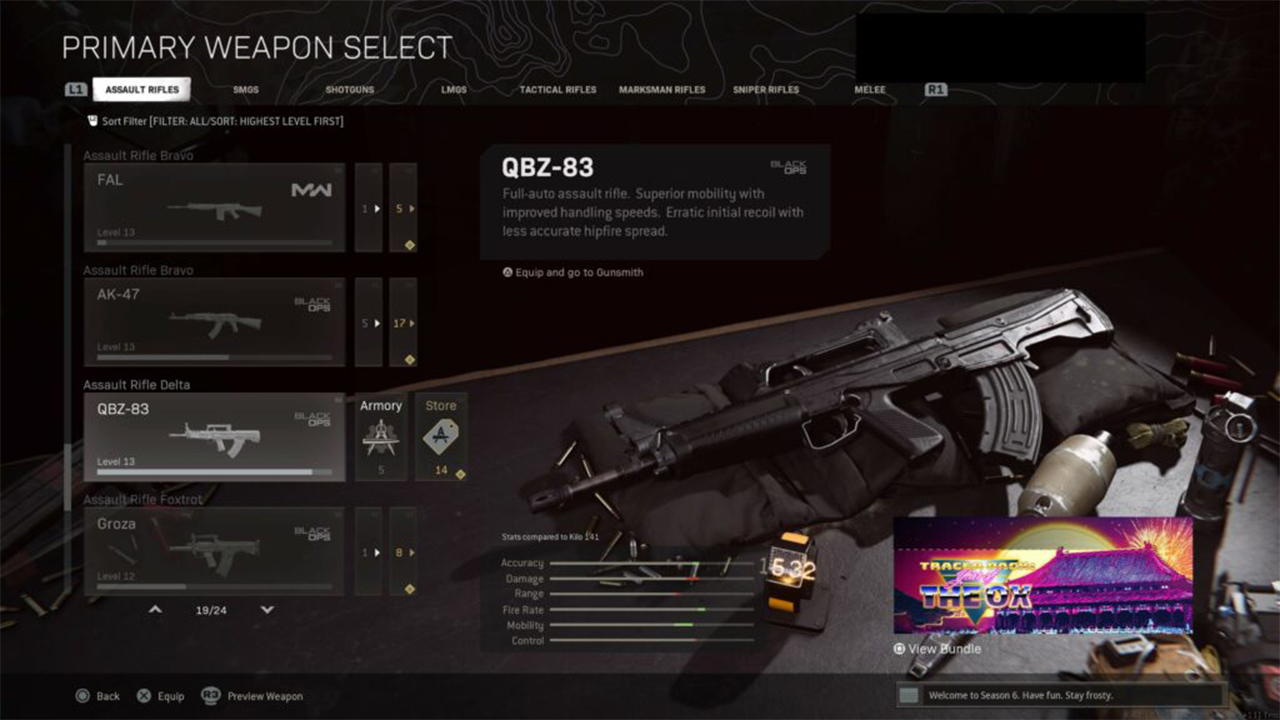The width and height of the screenshot is (1280, 720).
Task: Open the QBZ-83 Store blueprints
Action: coord(441,437)
